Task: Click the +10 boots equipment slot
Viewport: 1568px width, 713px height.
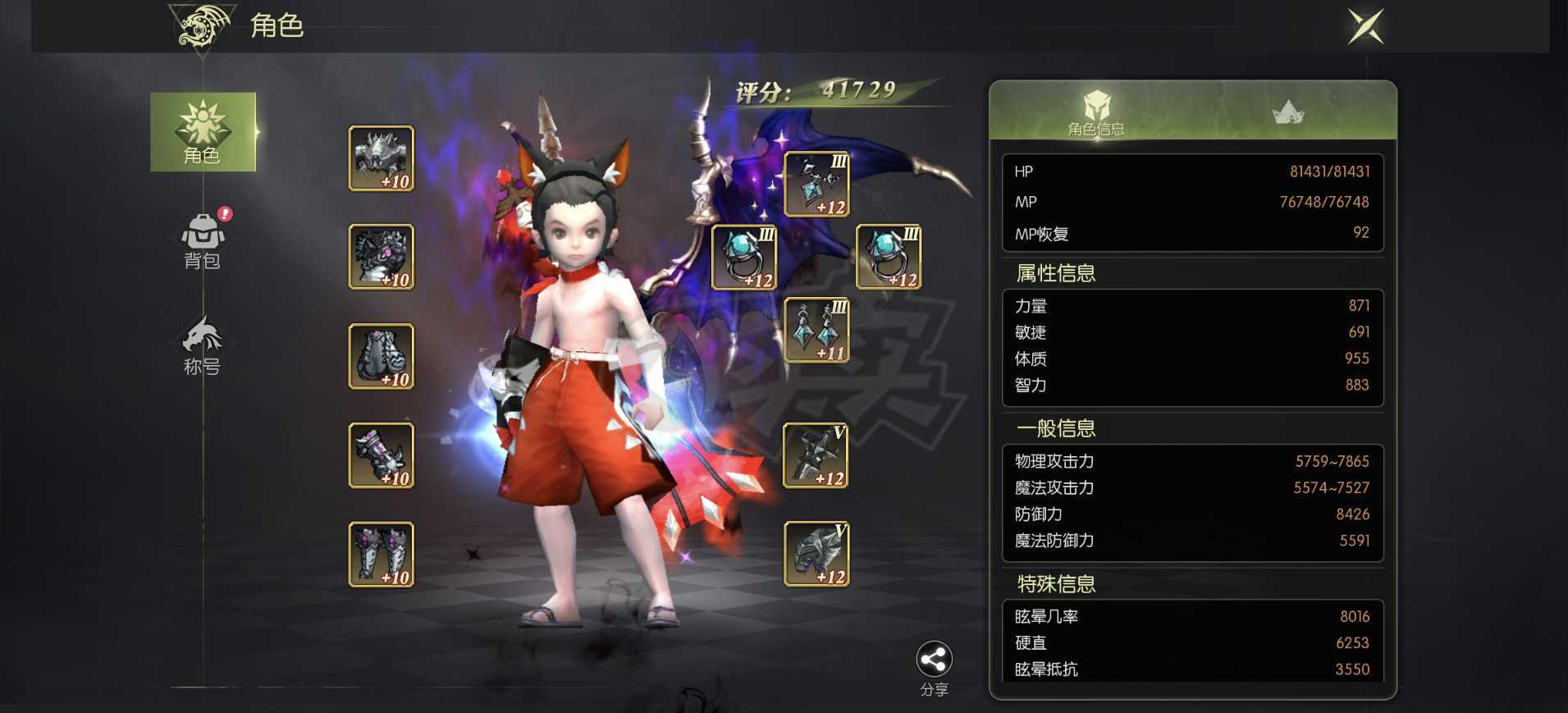Action: point(380,554)
